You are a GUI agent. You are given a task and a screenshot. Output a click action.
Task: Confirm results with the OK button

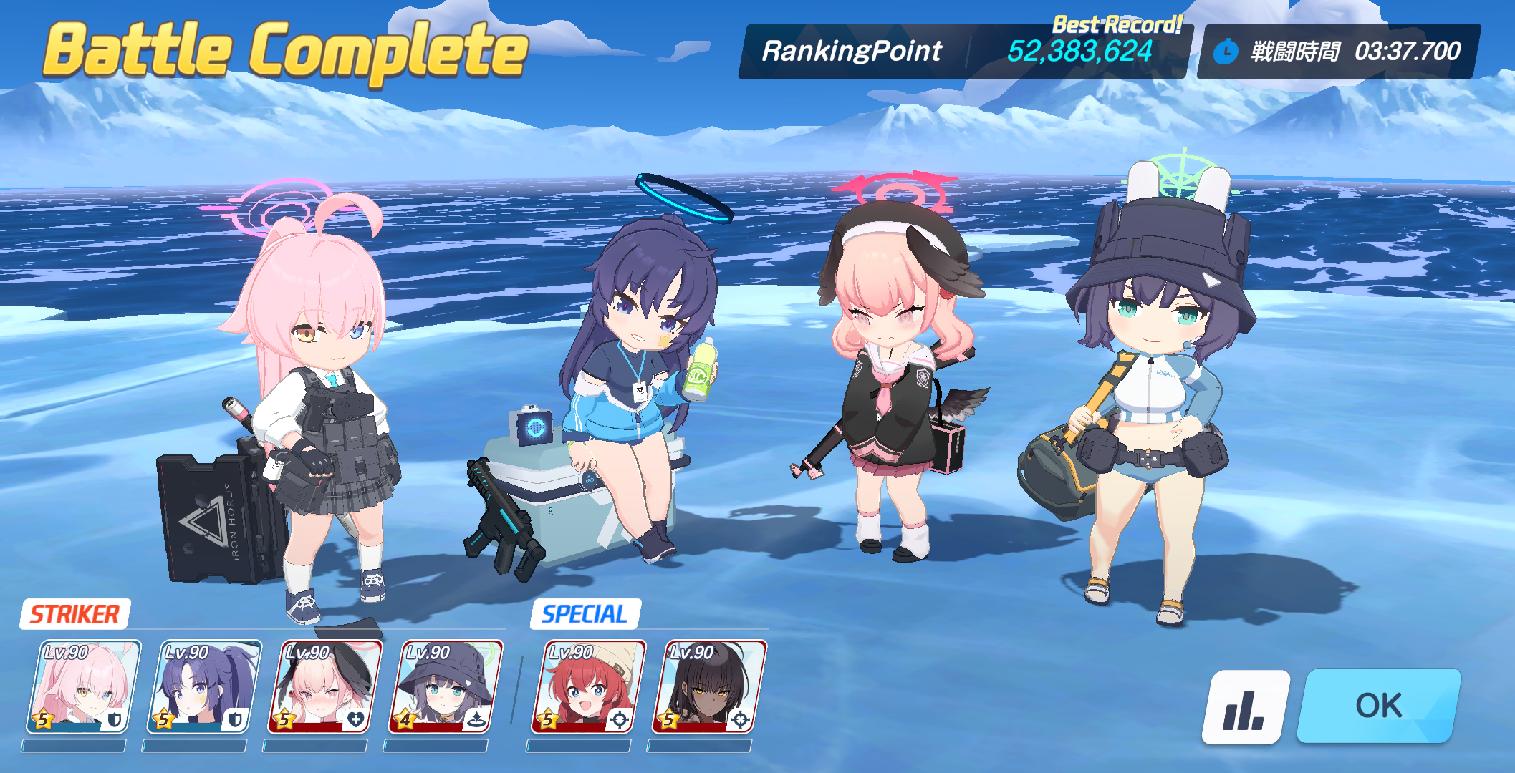1378,706
